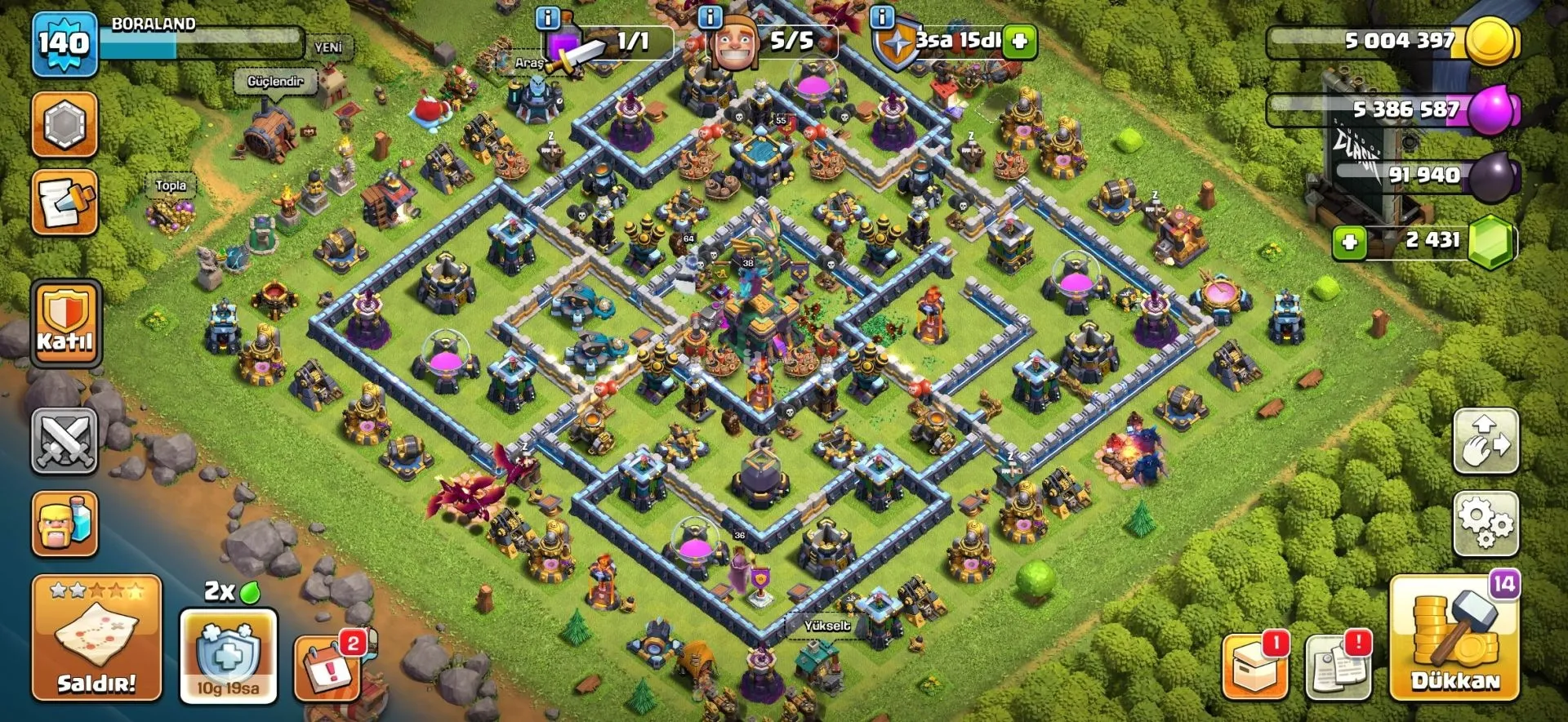
Task: Add gems with the green plus
Action: click(x=1349, y=242)
